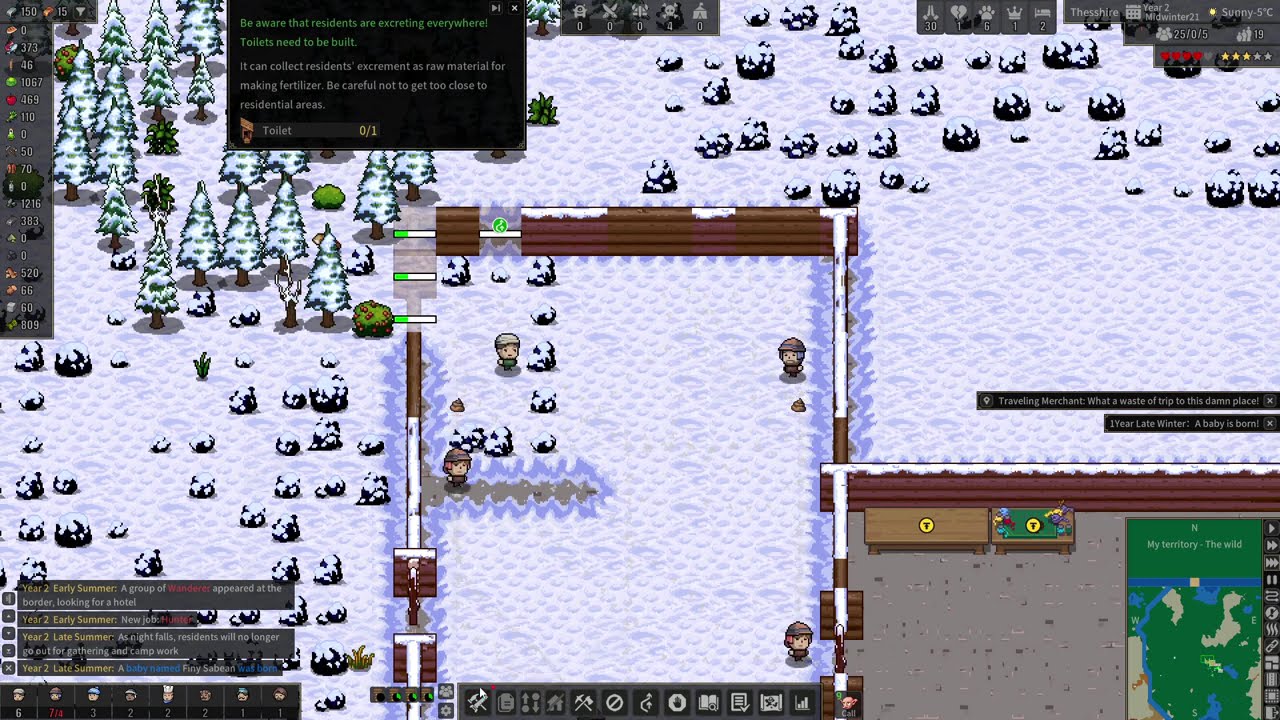Toggle the pause hand icon in the toolbar
The height and width of the screenshot is (720, 1280).
(x=677, y=702)
